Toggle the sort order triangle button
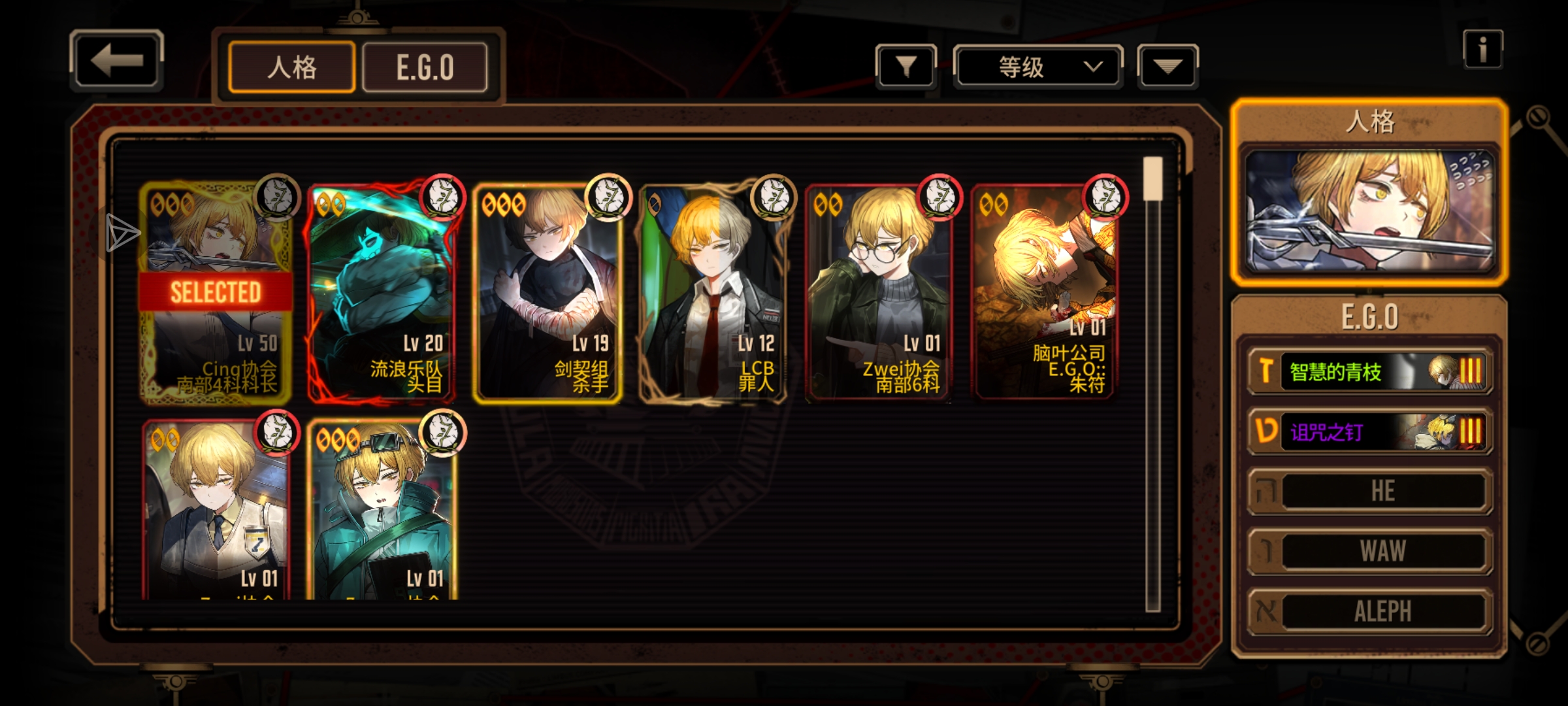 1168,66
